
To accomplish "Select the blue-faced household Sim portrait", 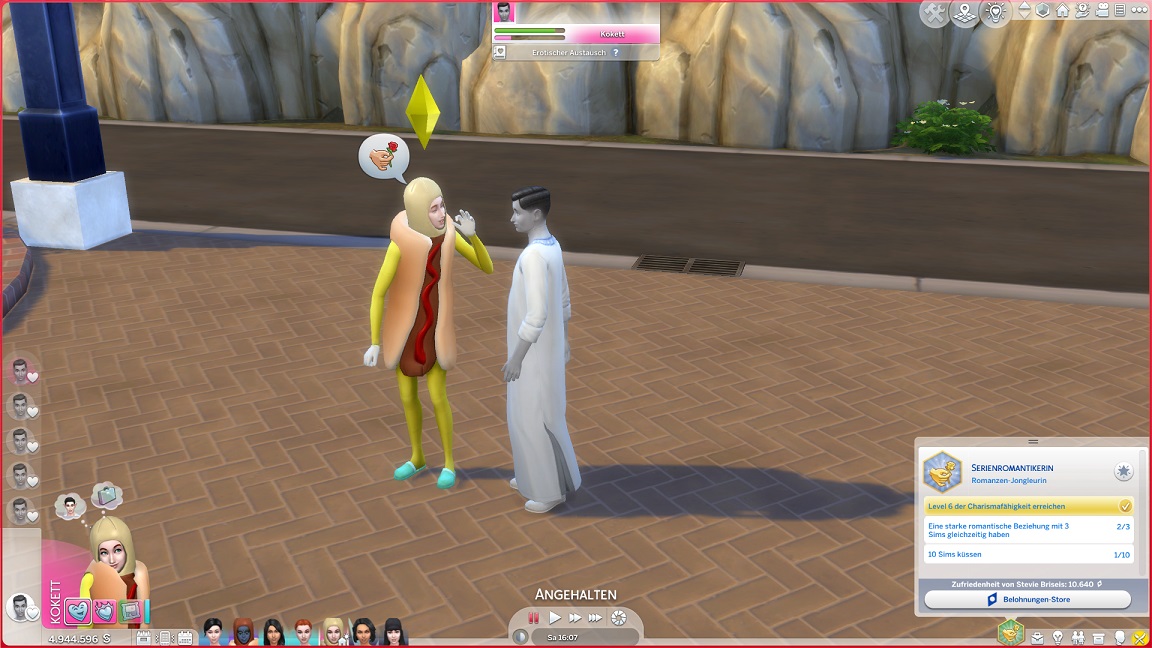I will click(x=243, y=632).
